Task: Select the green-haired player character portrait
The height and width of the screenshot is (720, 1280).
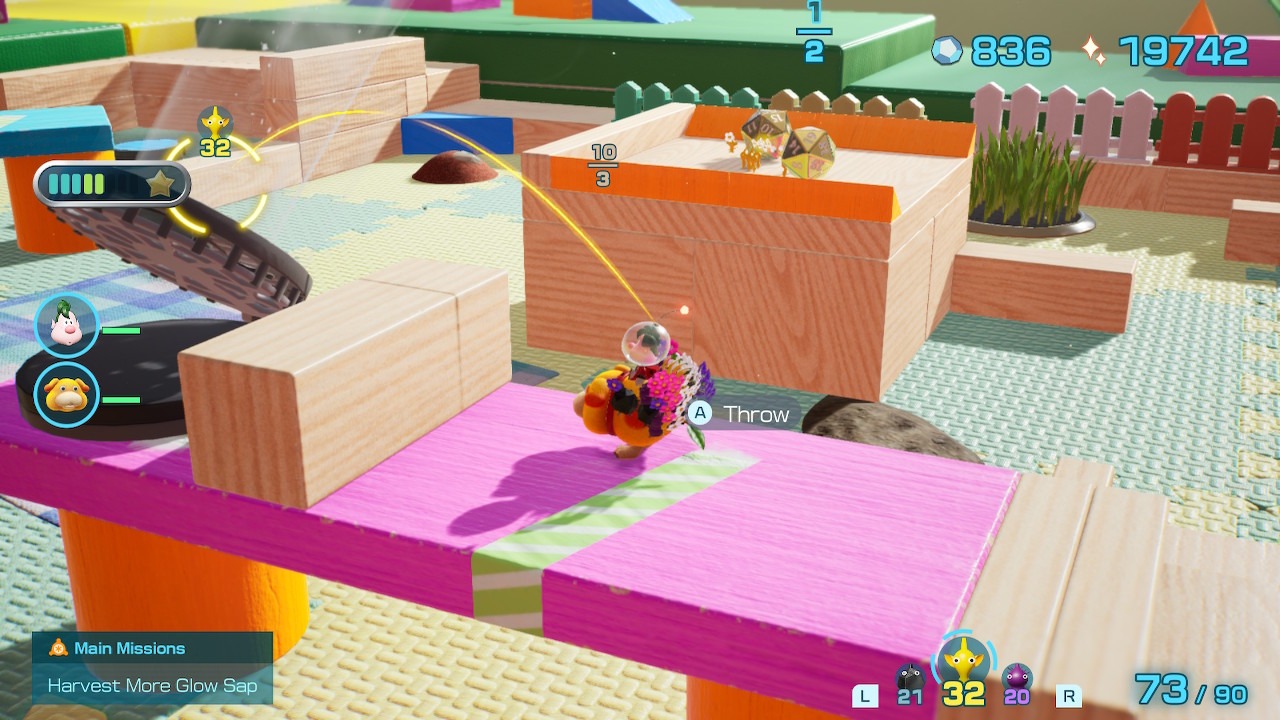Action: point(67,325)
